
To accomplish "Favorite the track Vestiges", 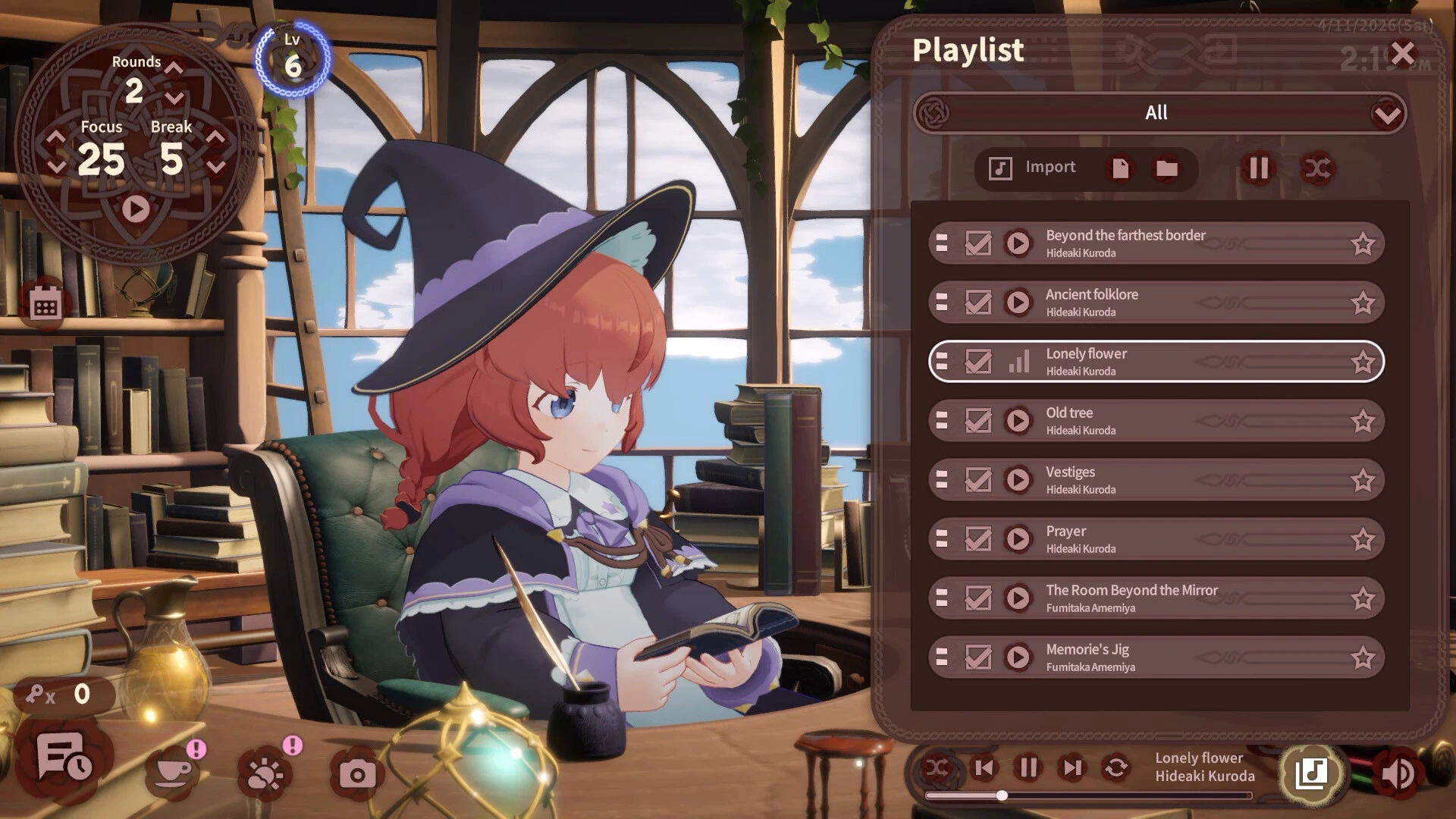I will [x=1362, y=480].
